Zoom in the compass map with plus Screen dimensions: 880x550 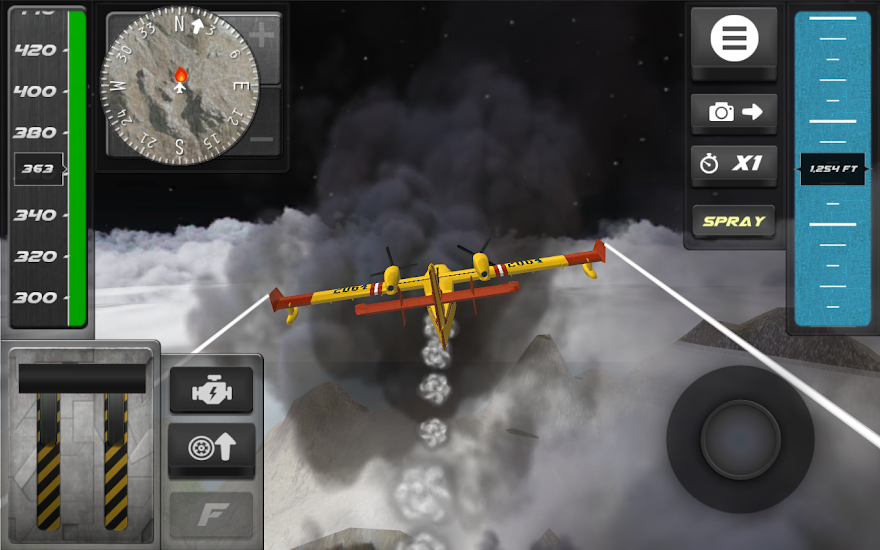pyautogui.click(x=262, y=38)
